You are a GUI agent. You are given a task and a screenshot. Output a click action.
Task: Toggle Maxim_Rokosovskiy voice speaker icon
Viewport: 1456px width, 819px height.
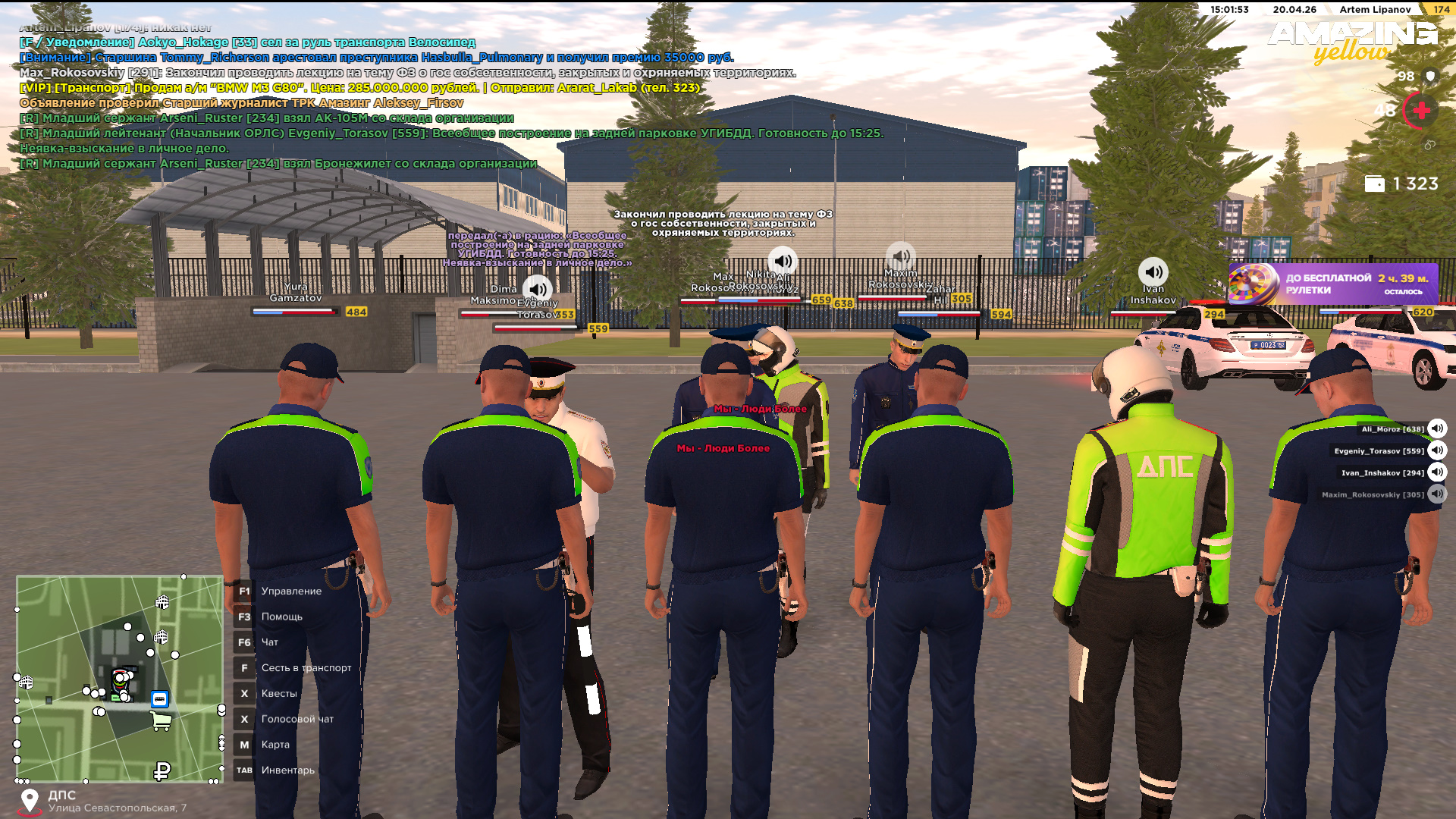point(1437,494)
